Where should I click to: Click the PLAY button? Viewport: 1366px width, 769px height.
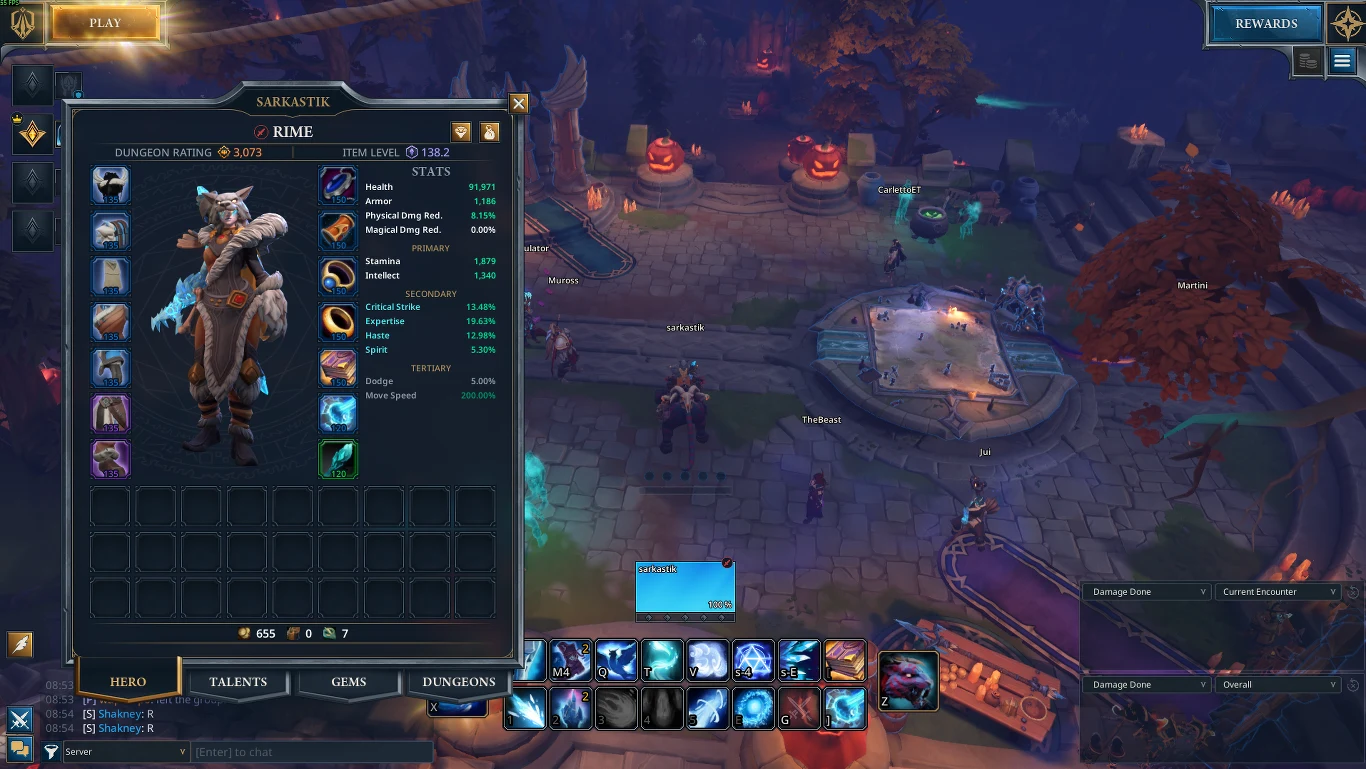(105, 23)
